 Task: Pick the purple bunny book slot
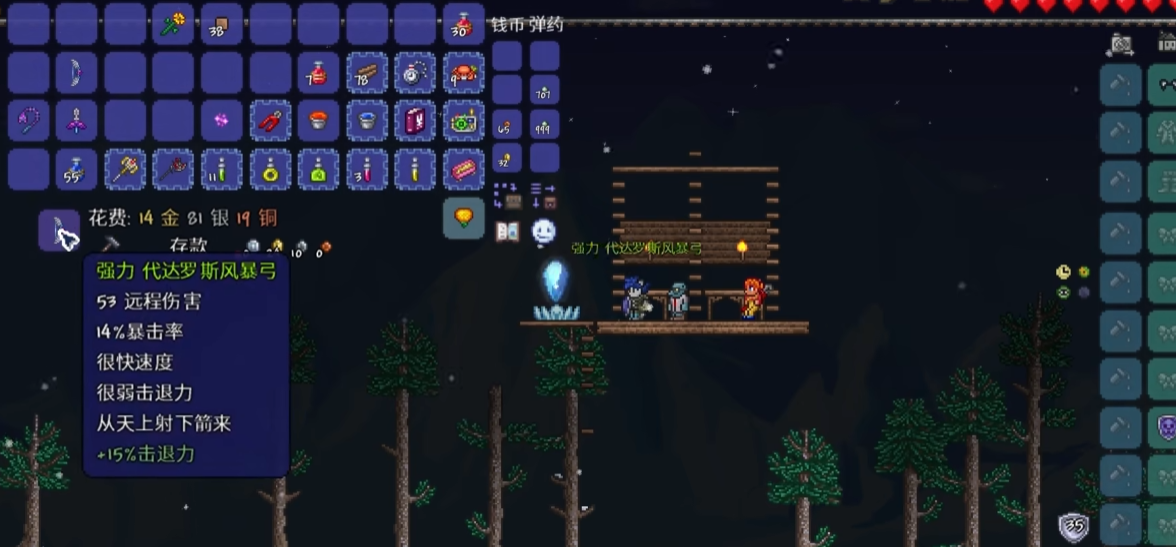[x=414, y=121]
